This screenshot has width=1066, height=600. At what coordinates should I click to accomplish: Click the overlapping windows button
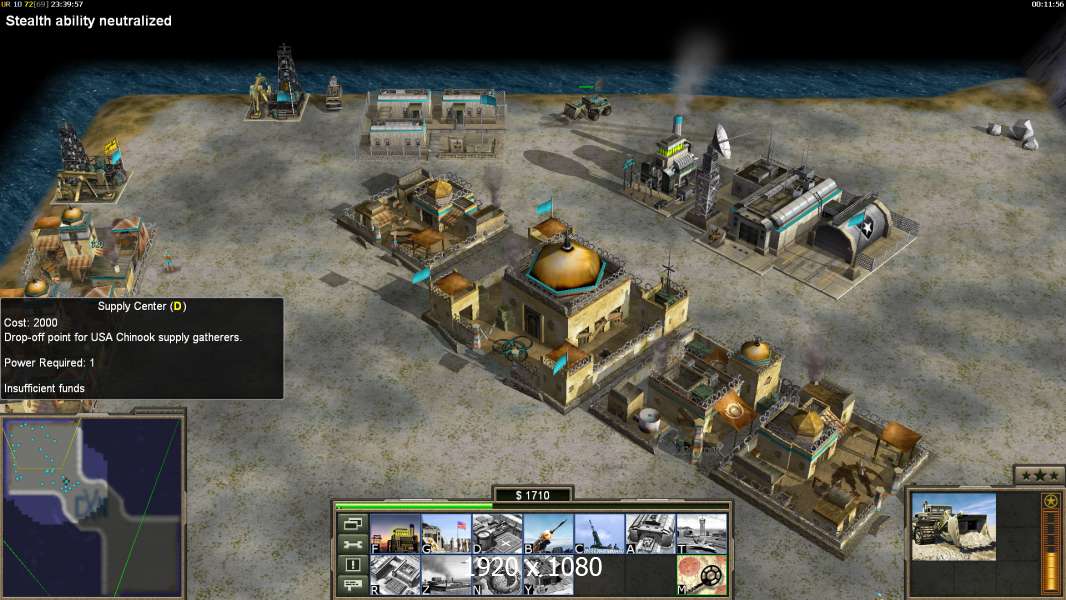tap(352, 523)
